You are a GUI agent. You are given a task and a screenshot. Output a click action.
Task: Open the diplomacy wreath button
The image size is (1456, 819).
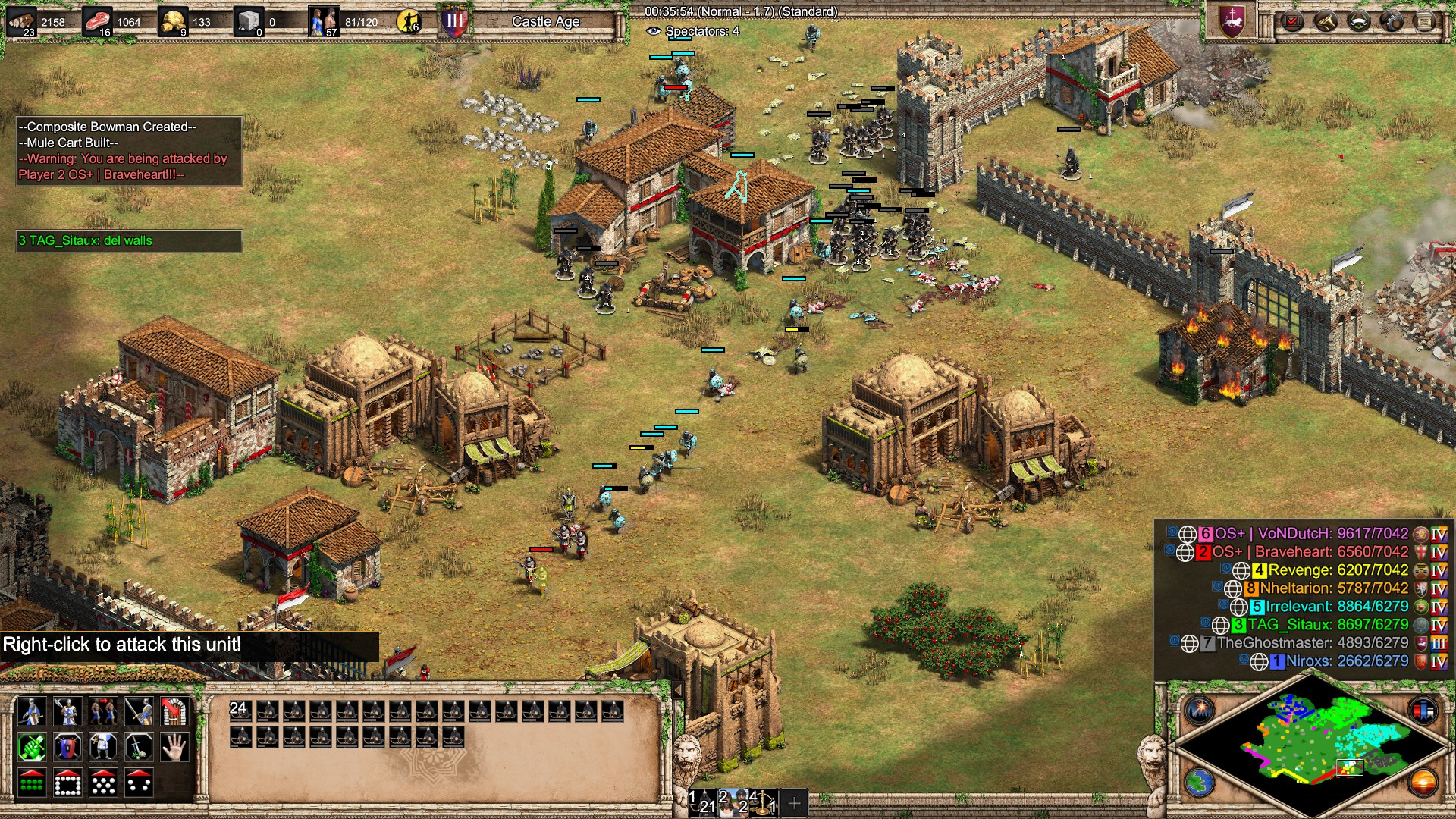pos(1358,21)
